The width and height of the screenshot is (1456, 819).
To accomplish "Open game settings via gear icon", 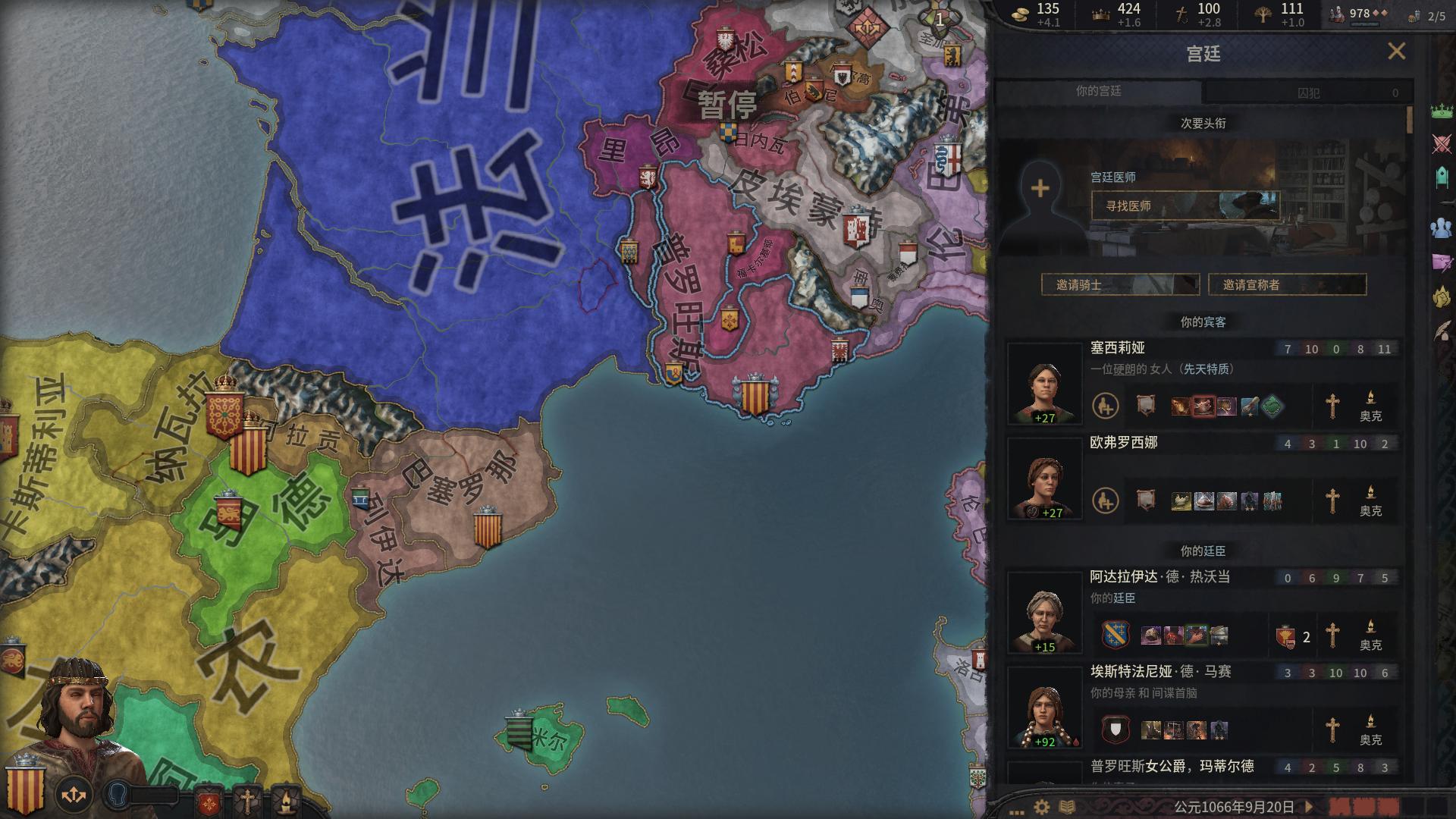I will tap(1041, 807).
